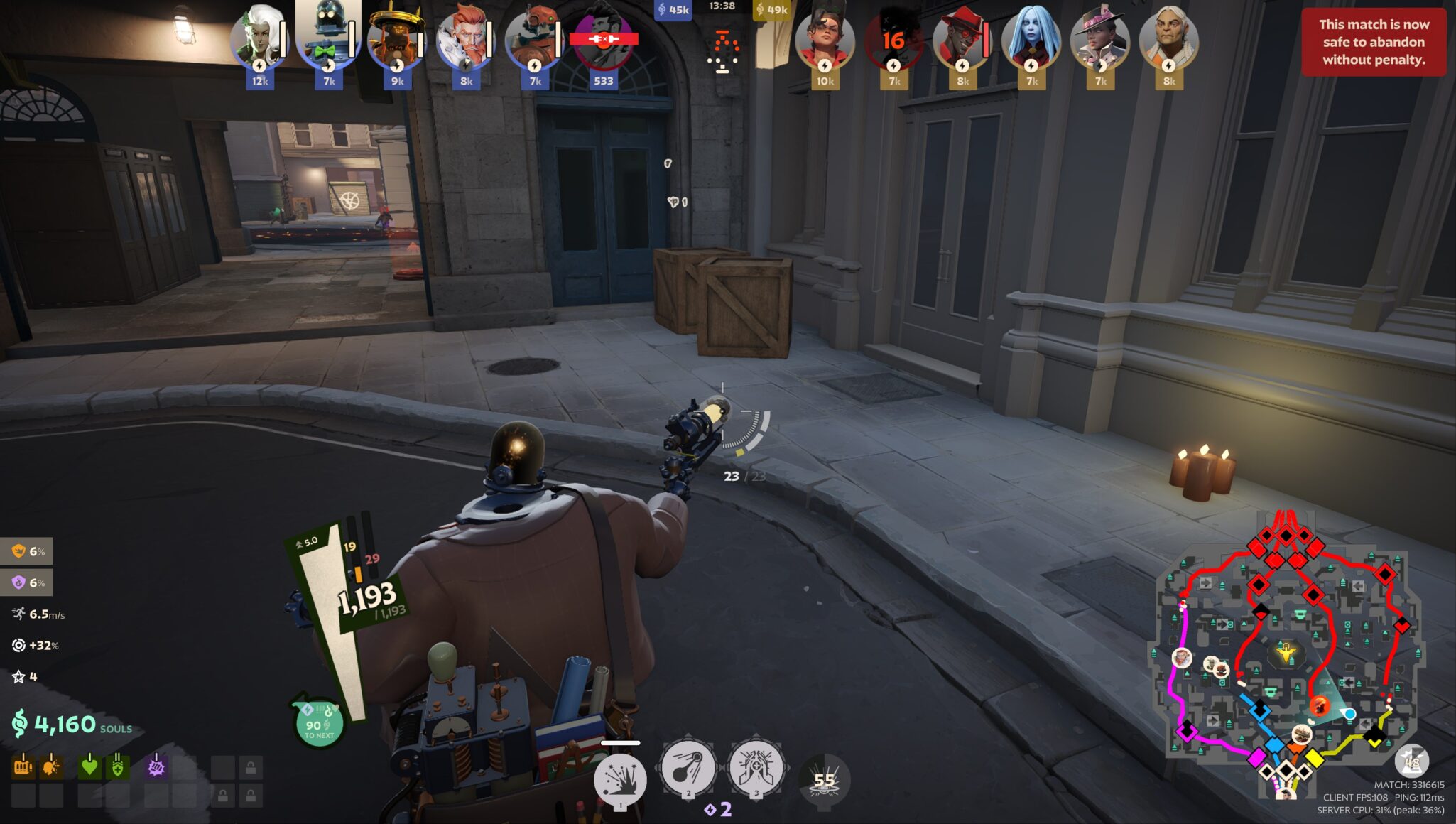The width and height of the screenshot is (1456, 824).
Task: Activate the thrown flask ability in slot 2
Action: (x=687, y=768)
